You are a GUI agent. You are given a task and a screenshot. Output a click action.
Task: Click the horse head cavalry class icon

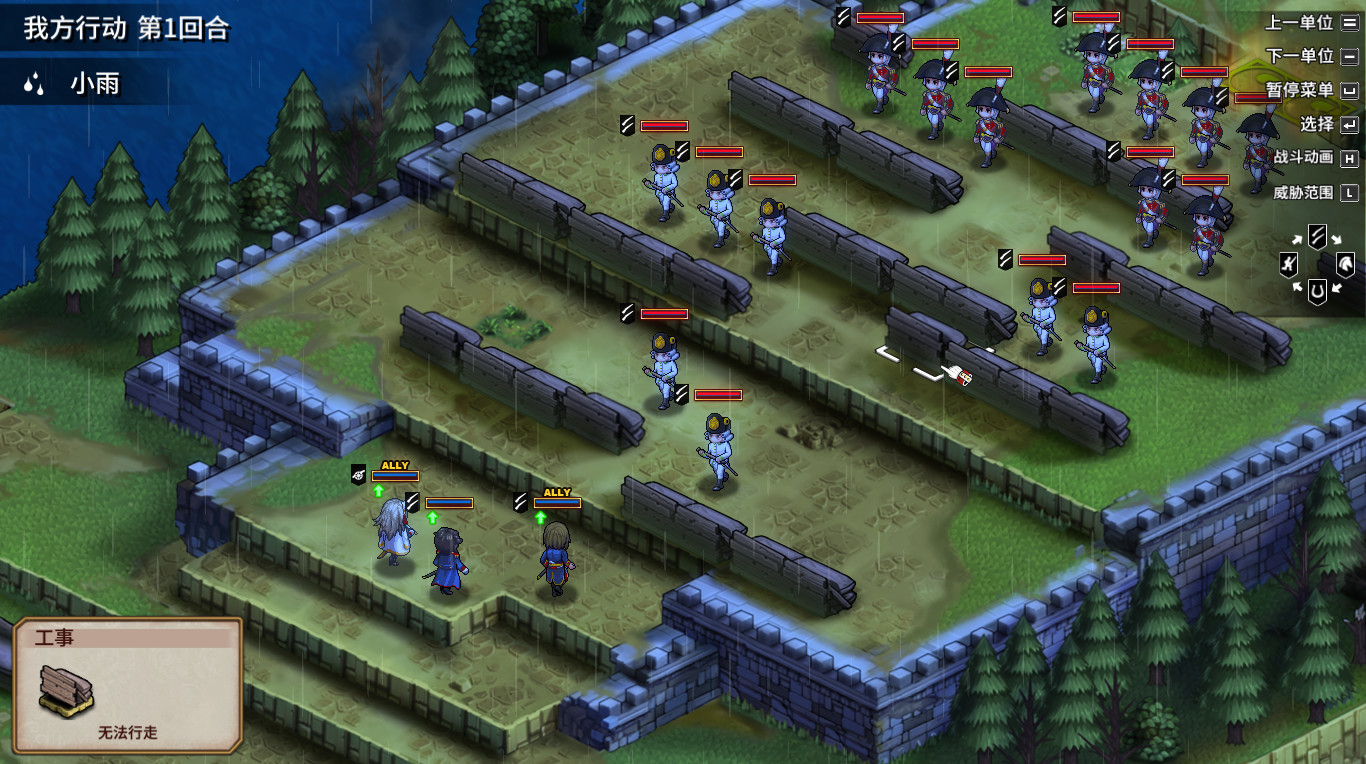tap(1345, 265)
